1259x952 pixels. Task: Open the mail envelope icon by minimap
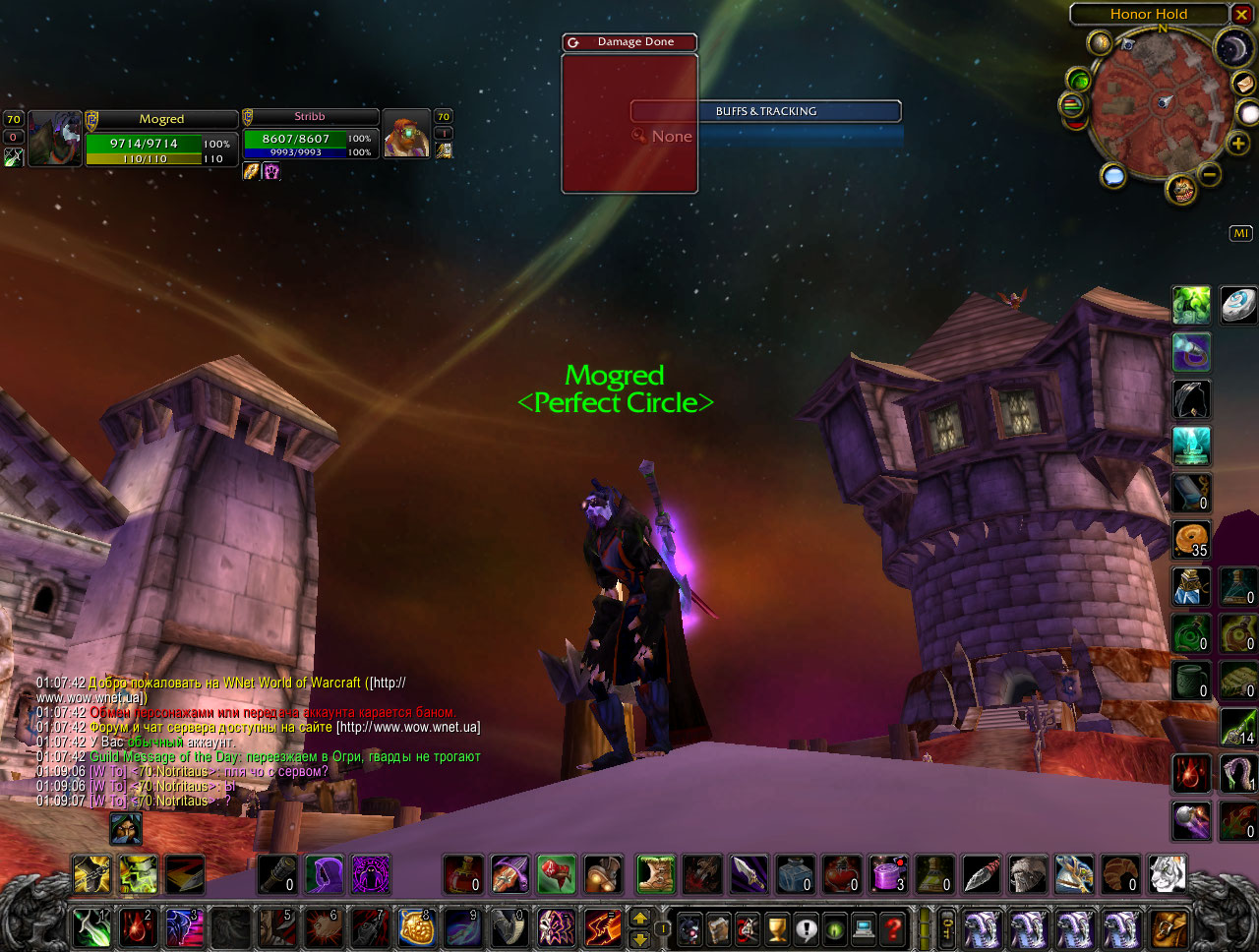coord(1246,83)
